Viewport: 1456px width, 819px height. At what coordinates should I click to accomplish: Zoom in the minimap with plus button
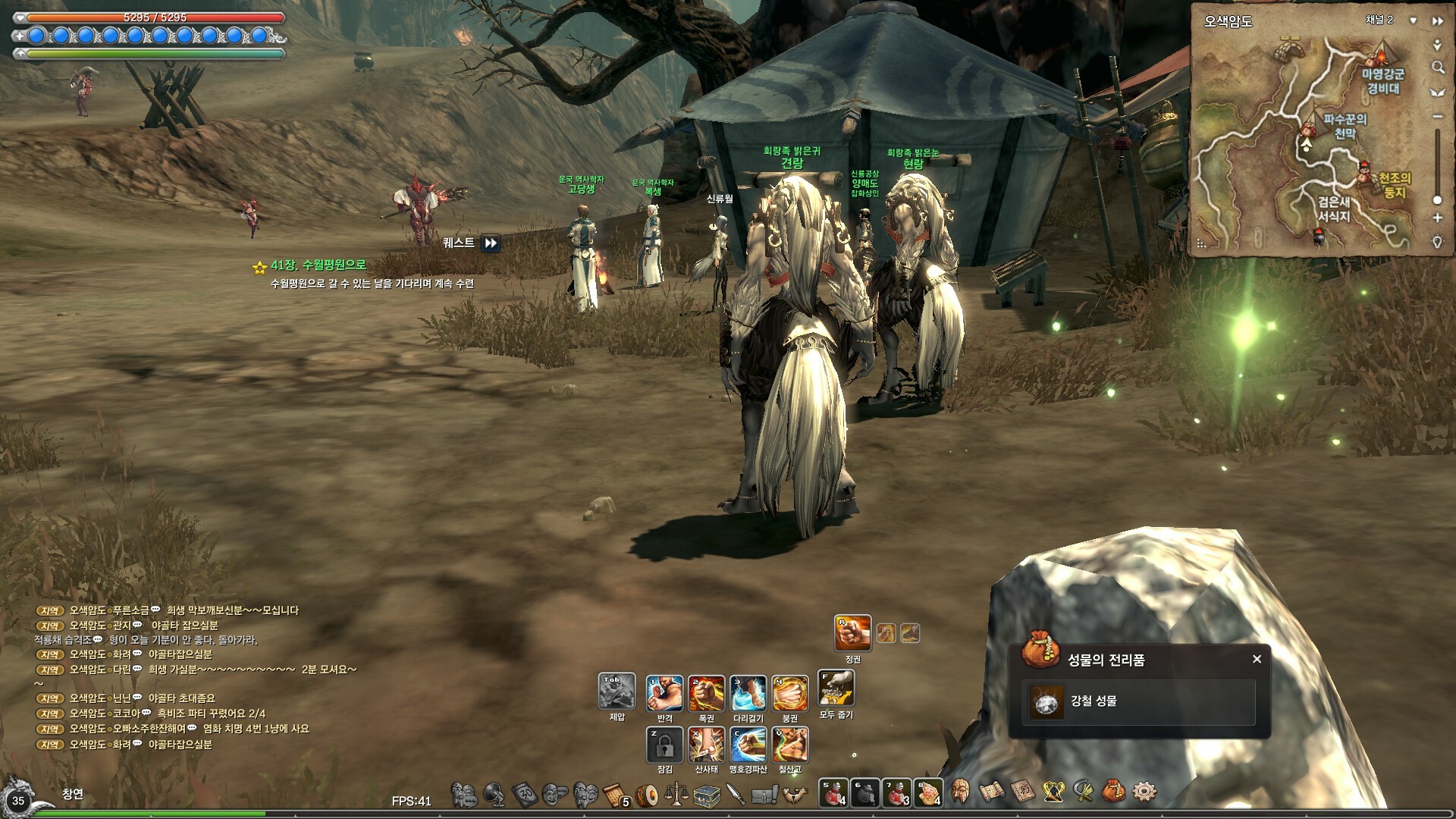1437,218
